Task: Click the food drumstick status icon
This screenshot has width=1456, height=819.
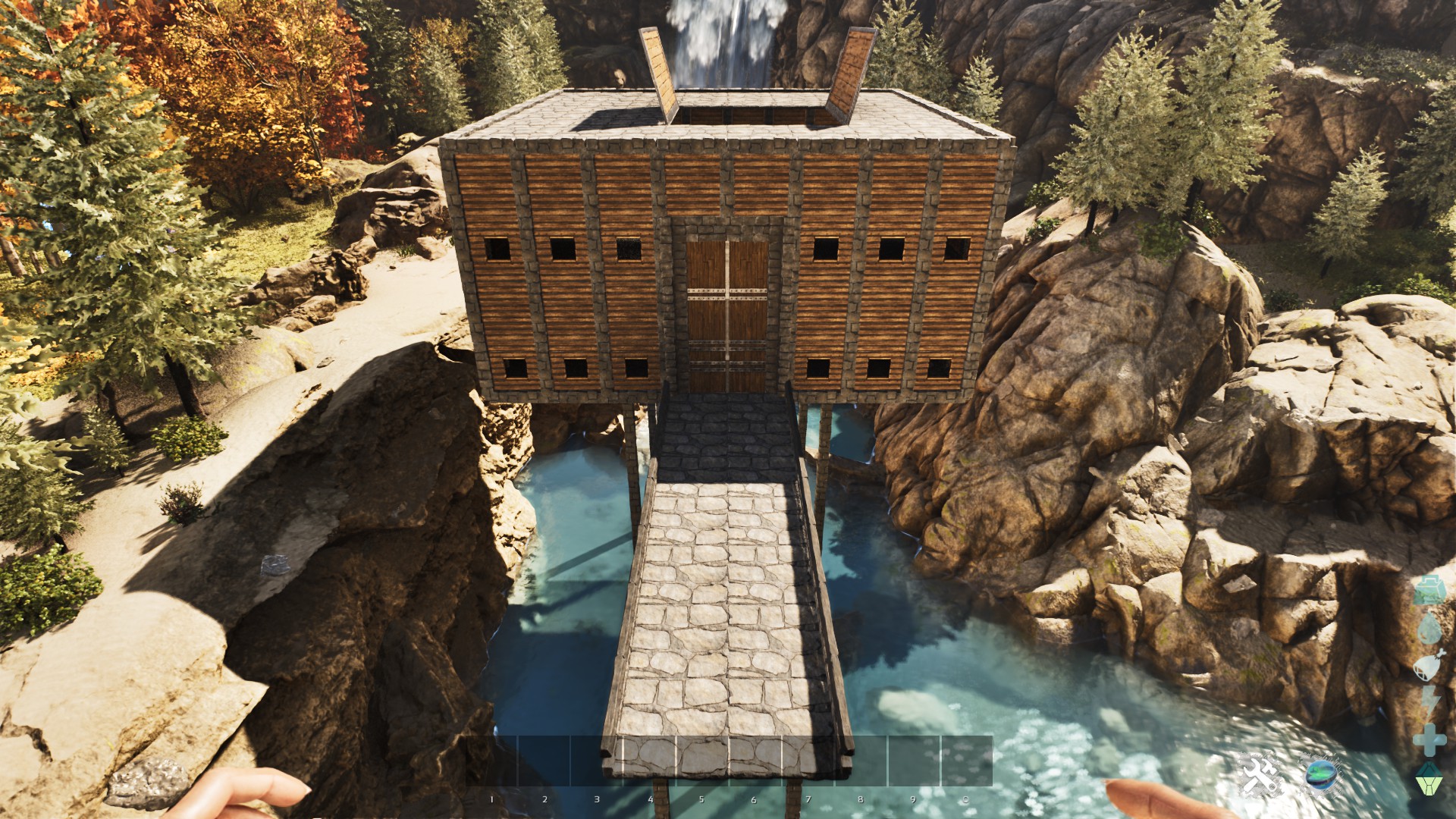Action: pyautogui.click(x=1428, y=664)
